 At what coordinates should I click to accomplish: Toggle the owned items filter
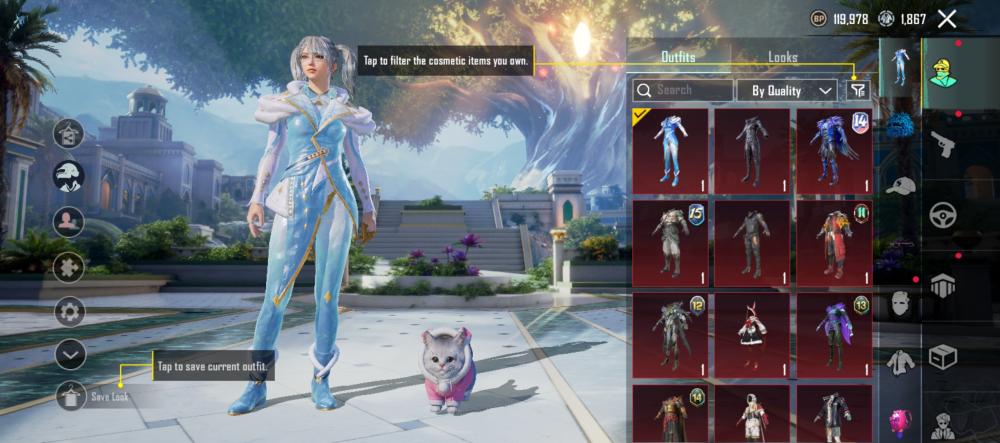[x=858, y=90]
